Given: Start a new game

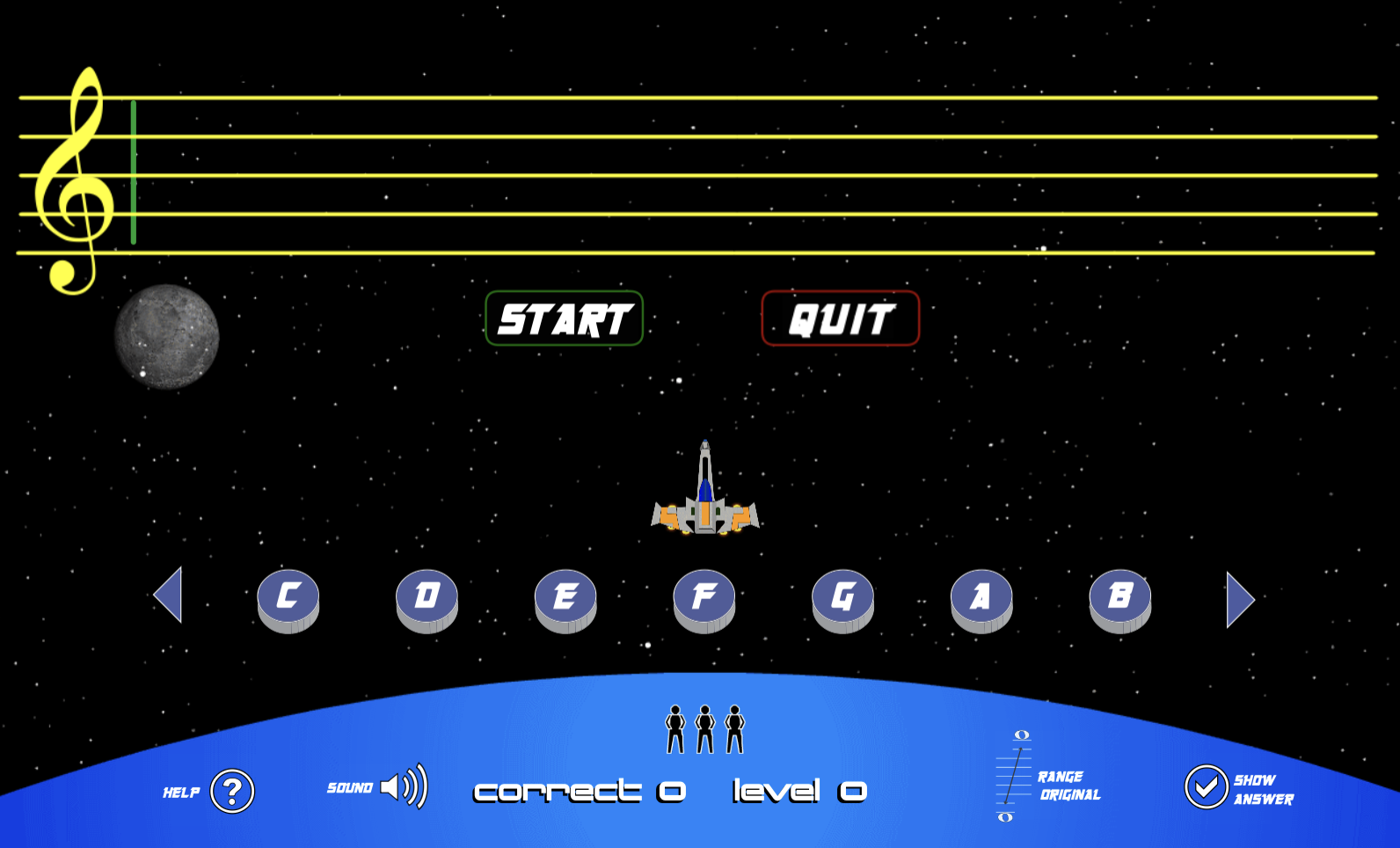Looking at the screenshot, I should 563,318.
